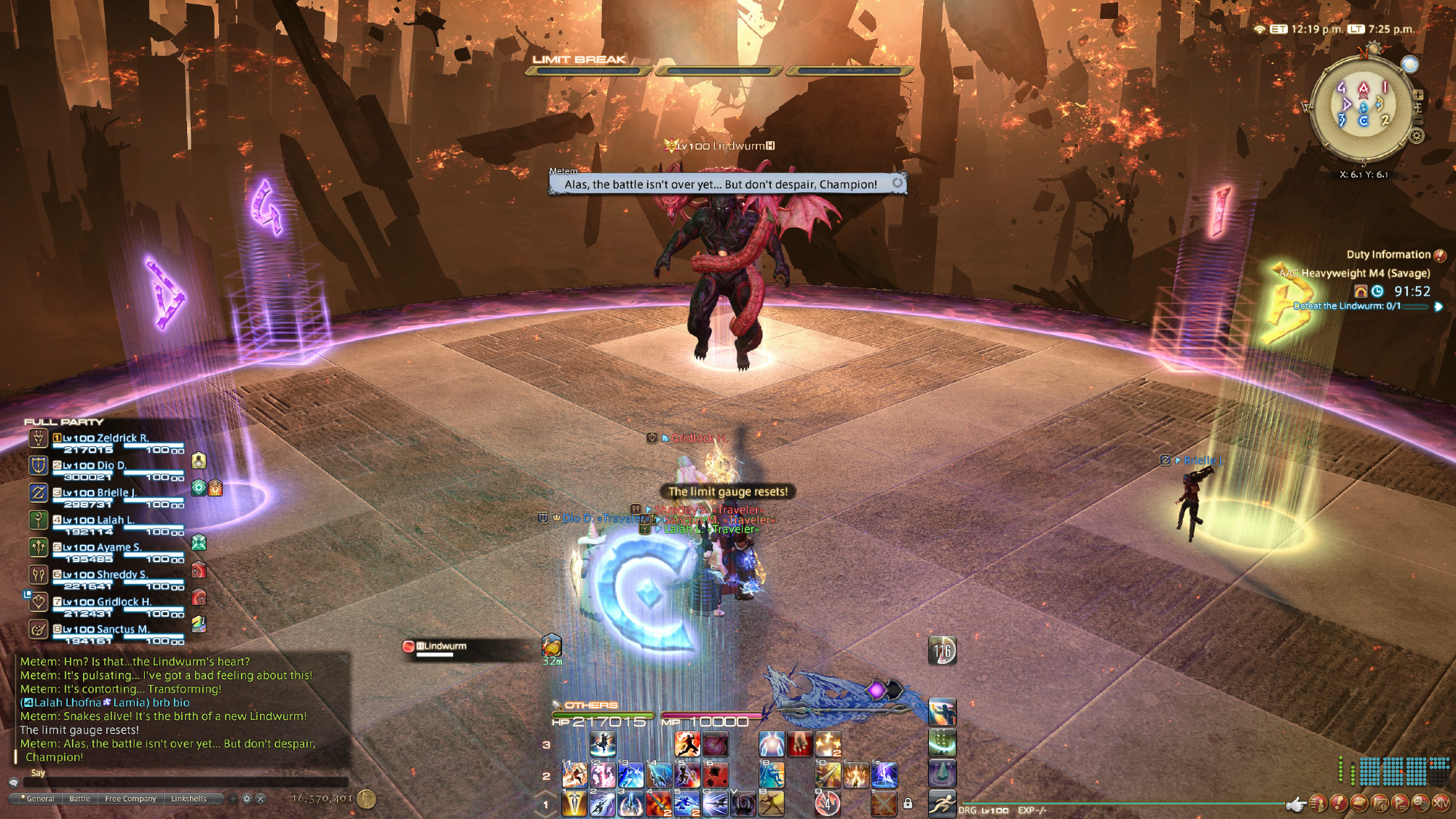Open the Free Company chat tab

[x=130, y=799]
